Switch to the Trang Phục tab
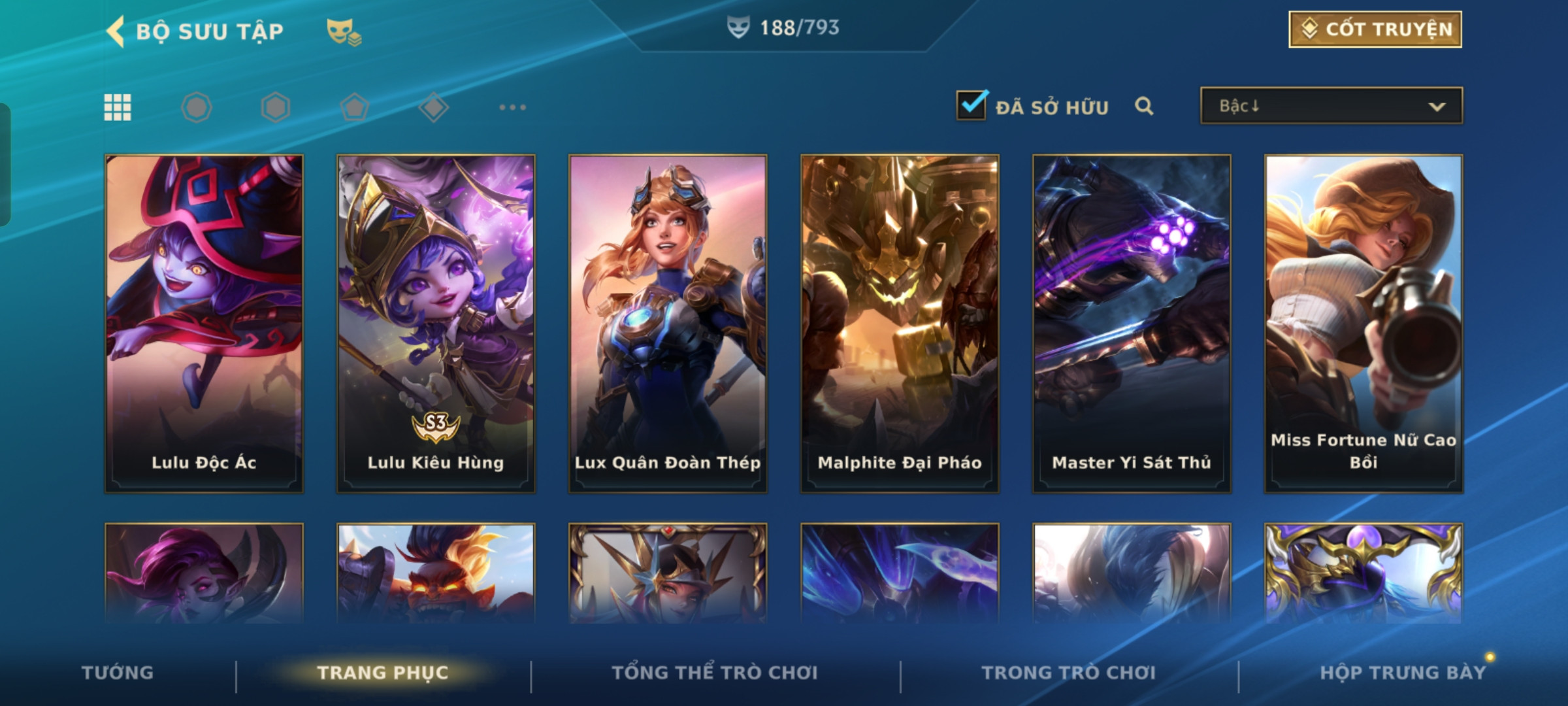1568x706 pixels. coord(383,673)
